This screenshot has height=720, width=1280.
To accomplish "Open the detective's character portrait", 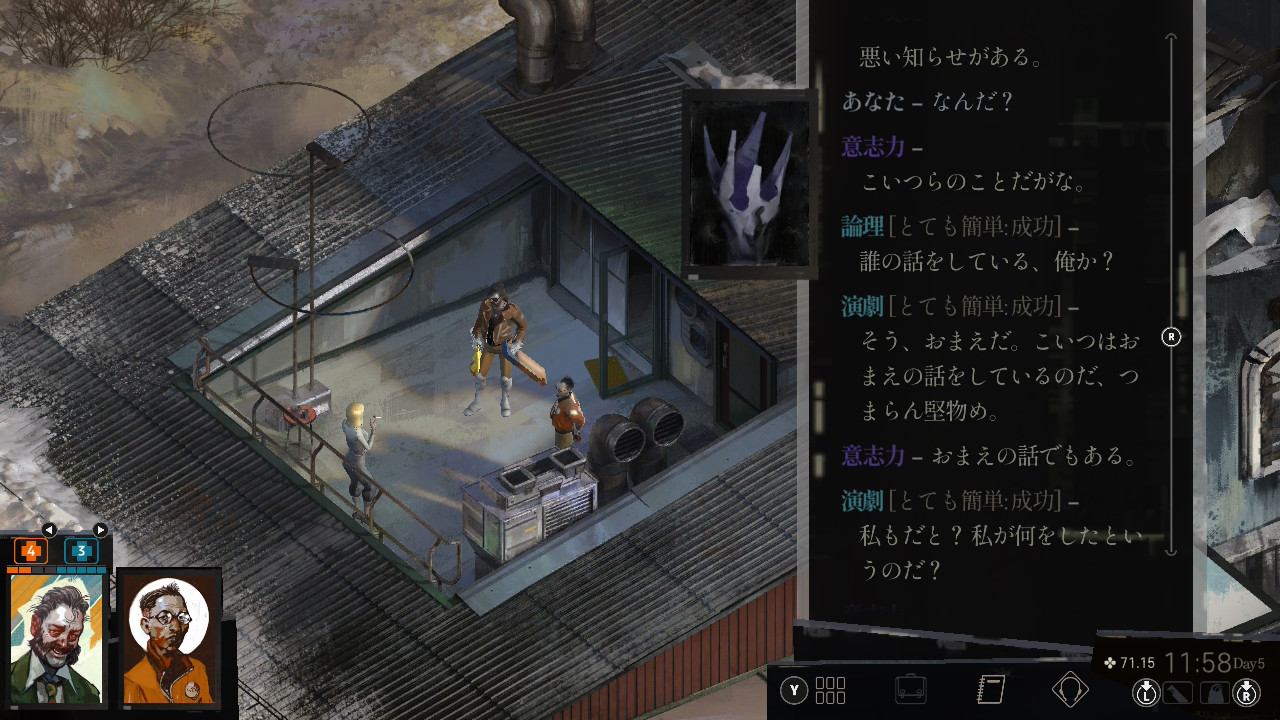I will (57, 639).
